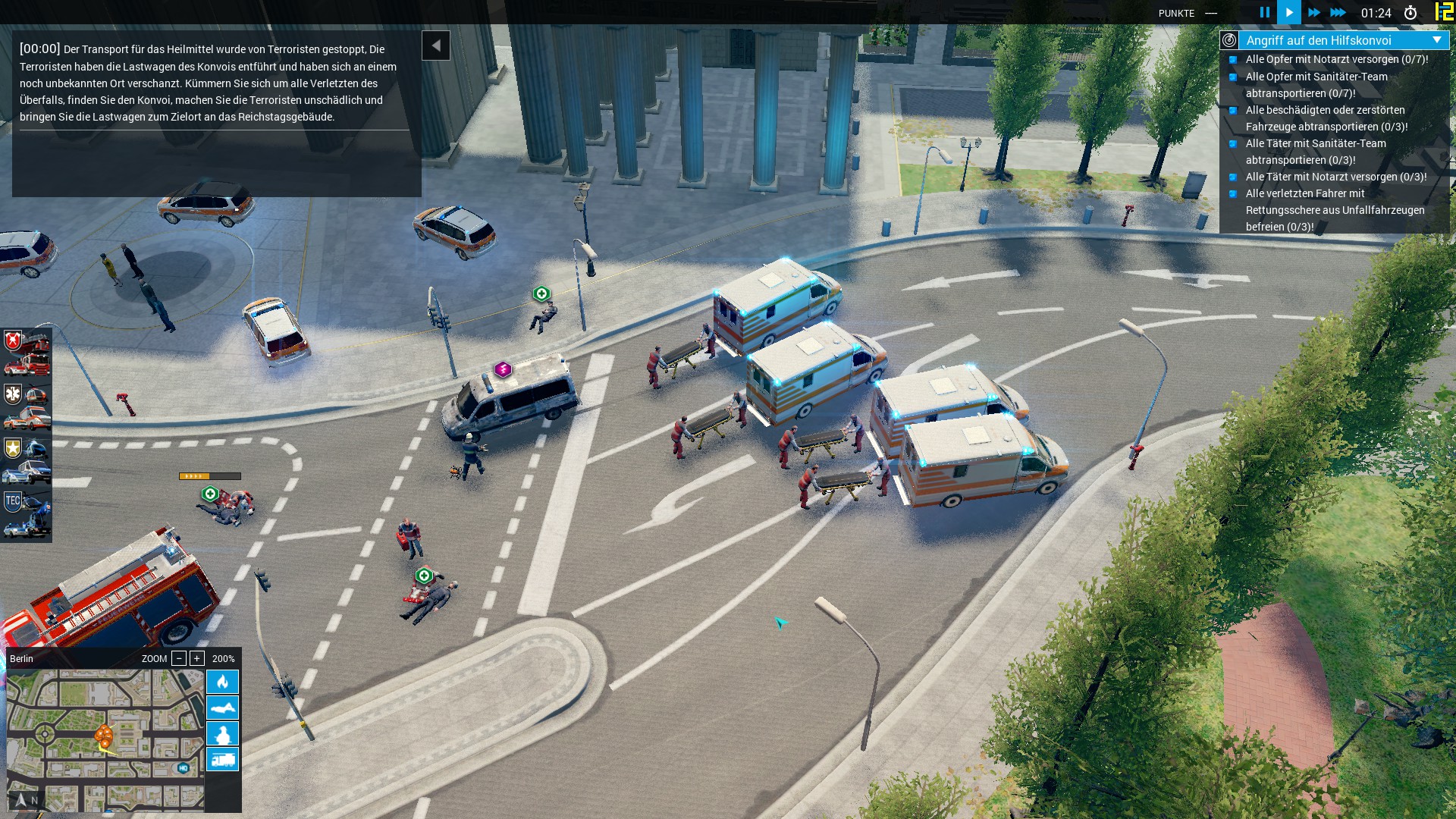Pause the game simulation

coord(1264,12)
